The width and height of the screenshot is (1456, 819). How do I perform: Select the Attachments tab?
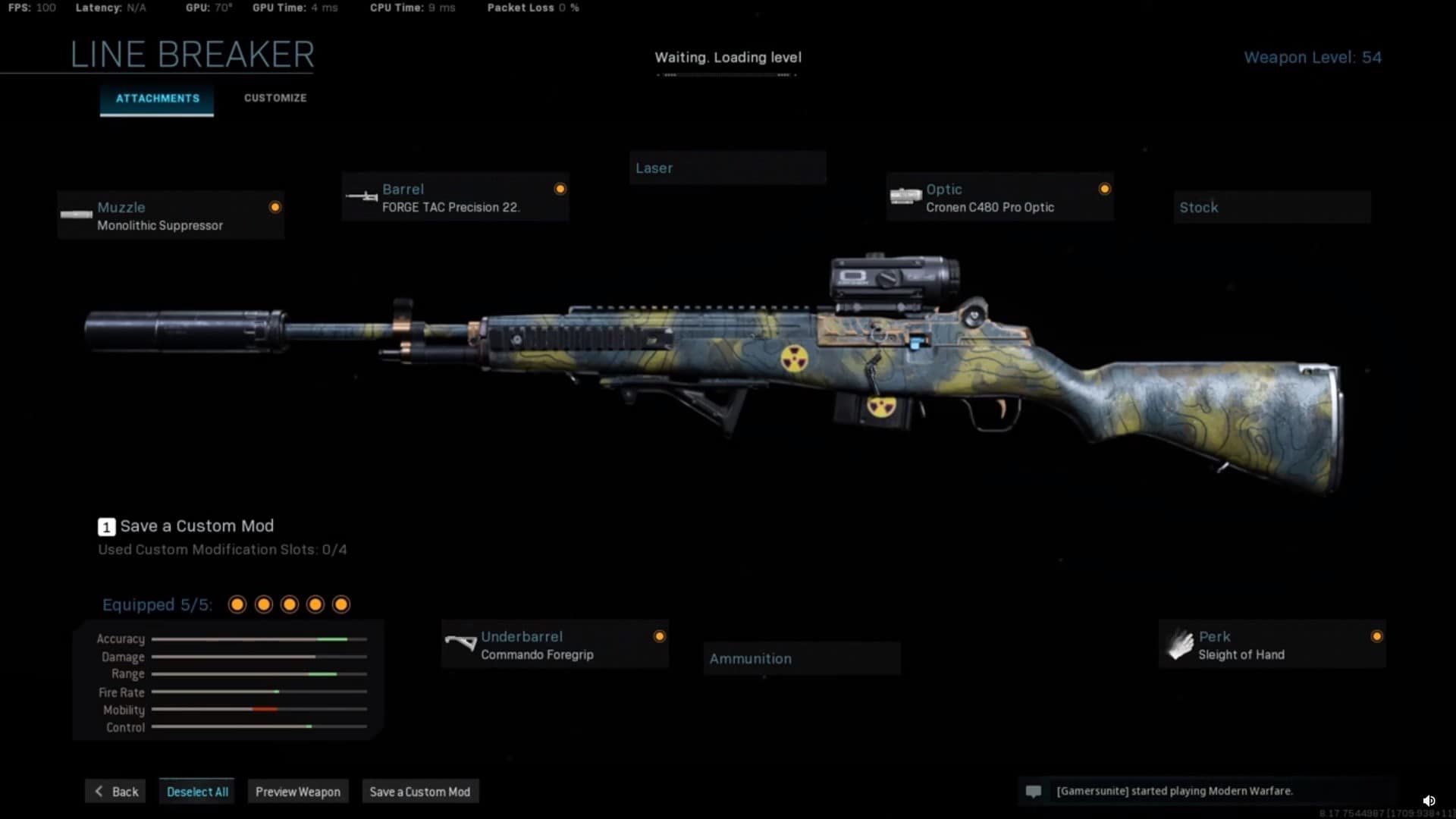point(156,98)
